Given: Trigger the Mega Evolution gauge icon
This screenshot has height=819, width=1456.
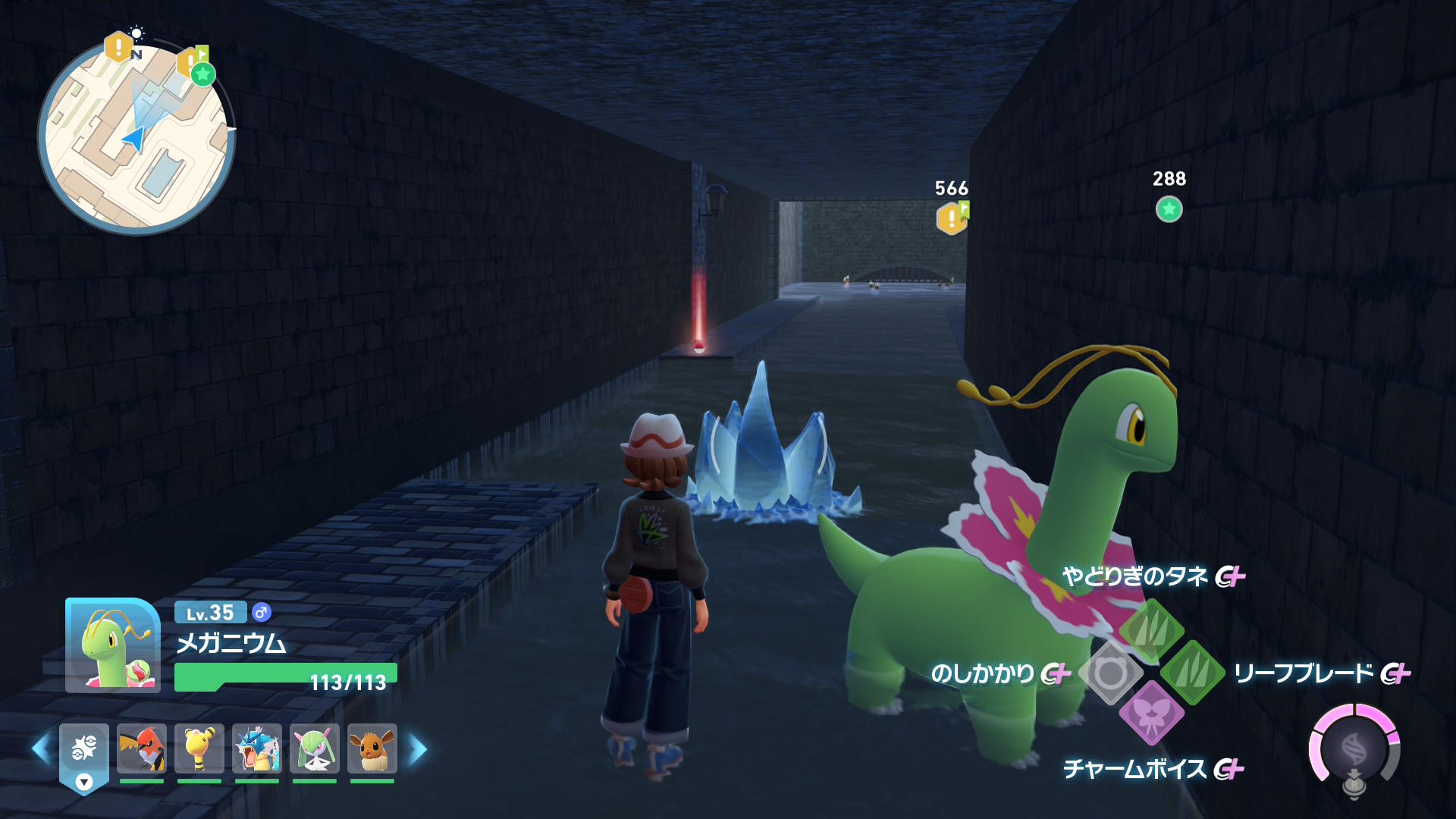Looking at the screenshot, I should pos(1354,750).
